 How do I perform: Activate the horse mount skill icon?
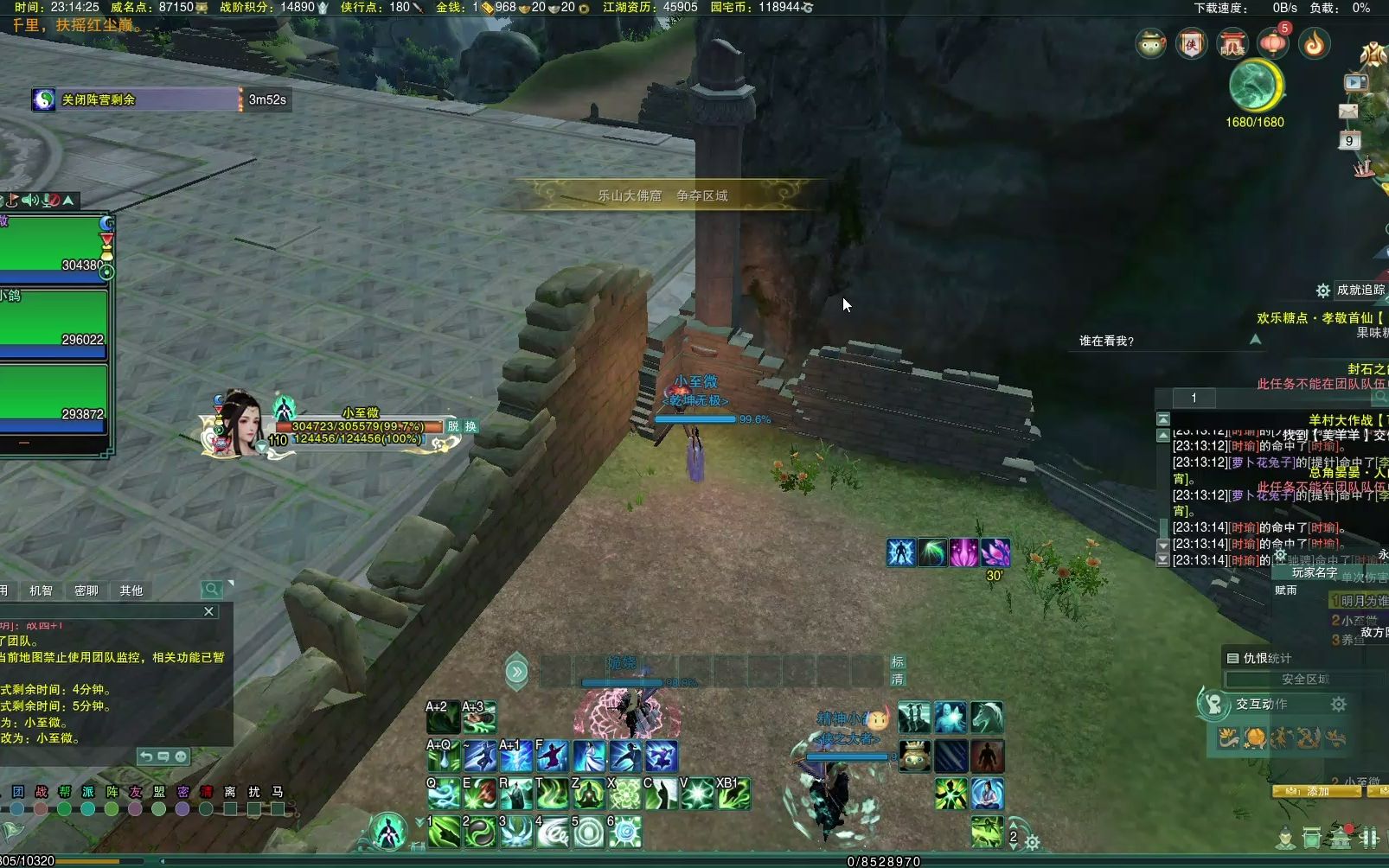[986, 717]
